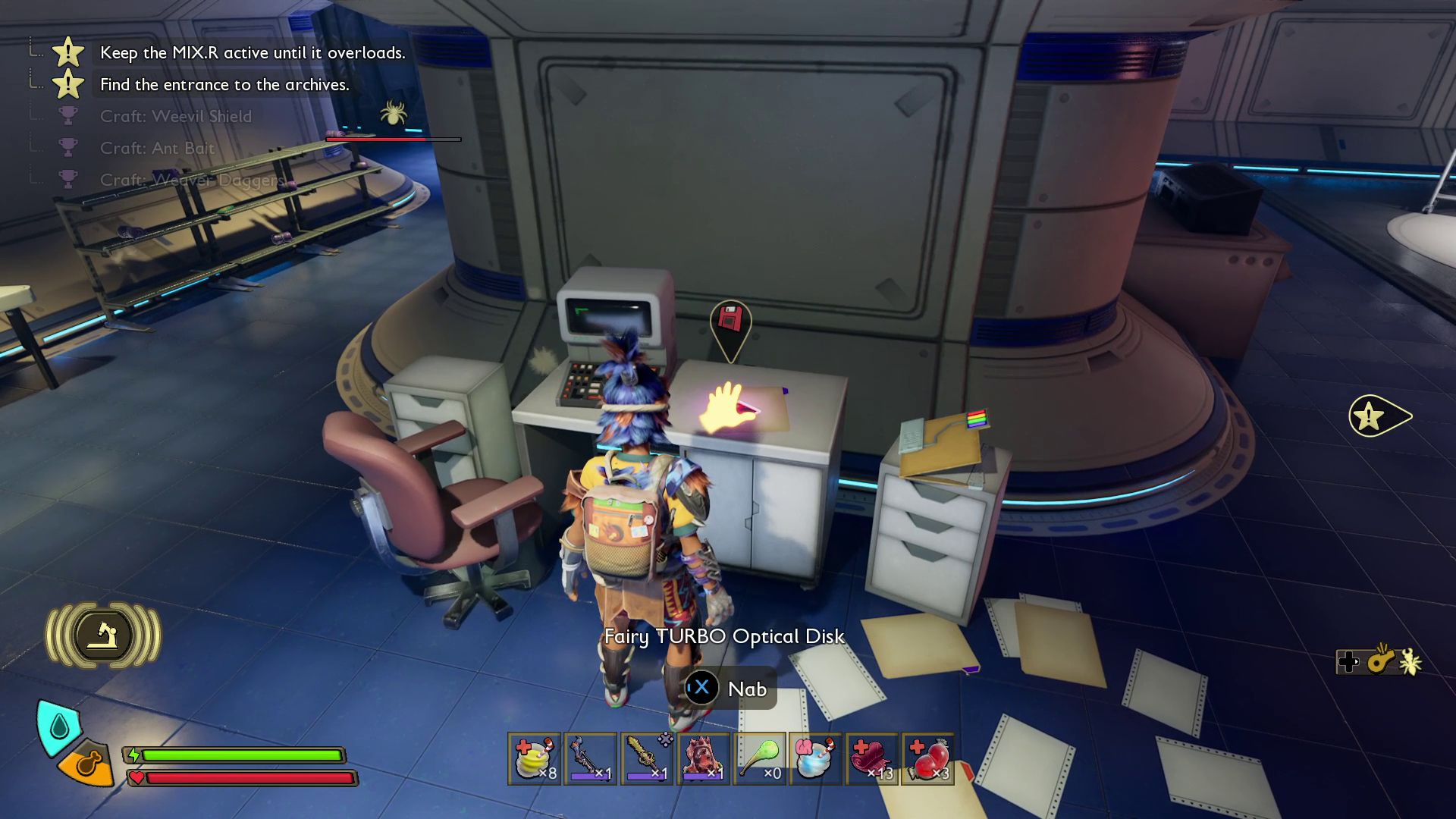Click the Craft: Weevil Shield tracker entry
1456x819 pixels.
(x=175, y=117)
